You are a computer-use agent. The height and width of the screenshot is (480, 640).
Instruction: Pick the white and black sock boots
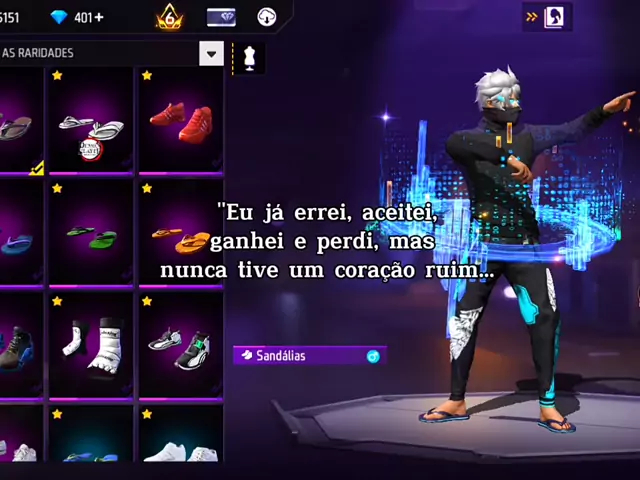(91, 347)
